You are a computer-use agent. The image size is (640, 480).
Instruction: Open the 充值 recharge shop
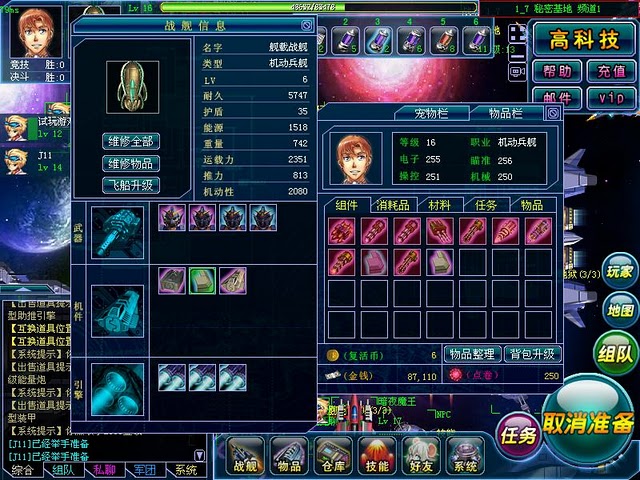click(x=611, y=71)
